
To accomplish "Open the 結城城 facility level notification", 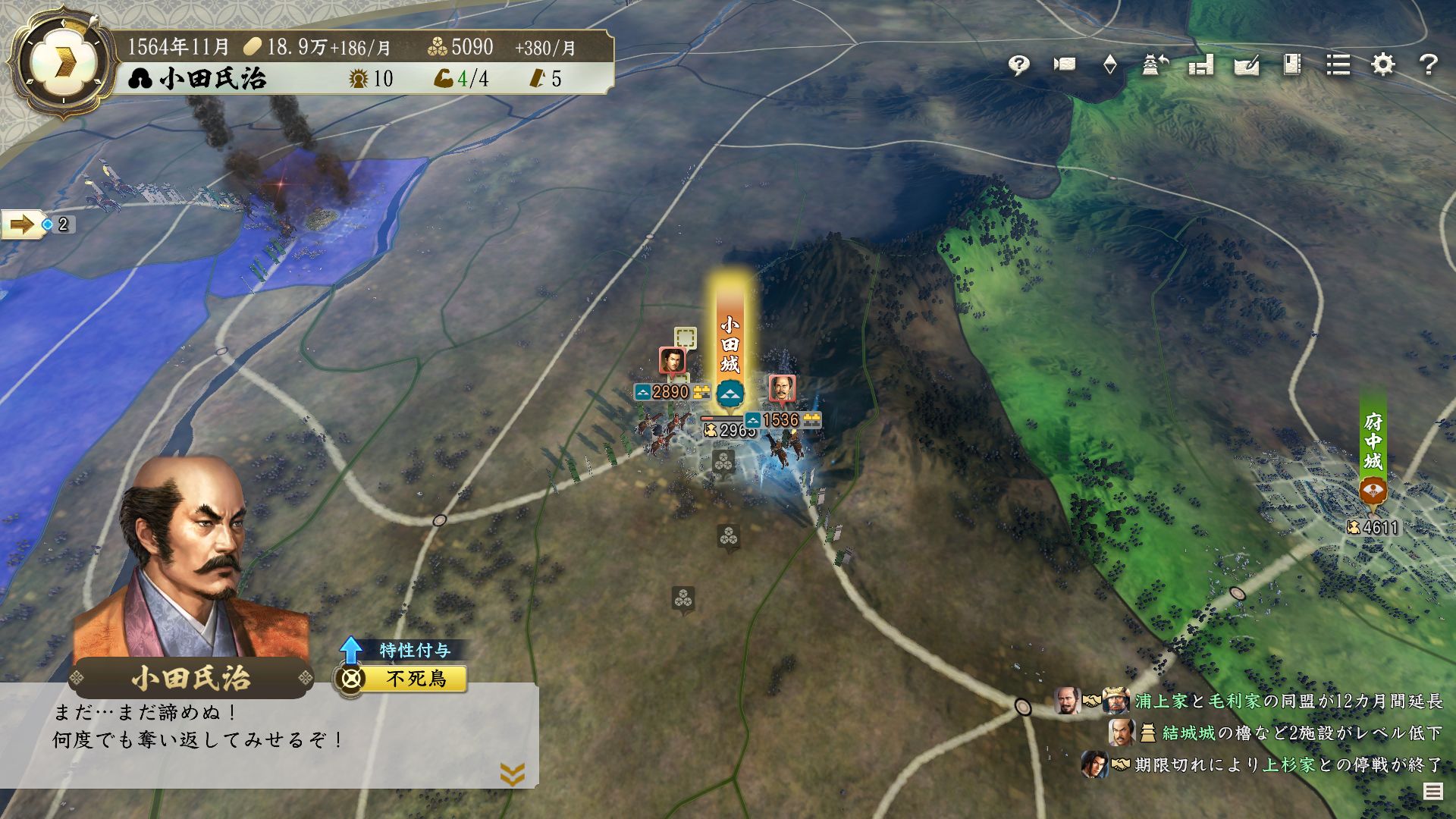I will (1289, 733).
